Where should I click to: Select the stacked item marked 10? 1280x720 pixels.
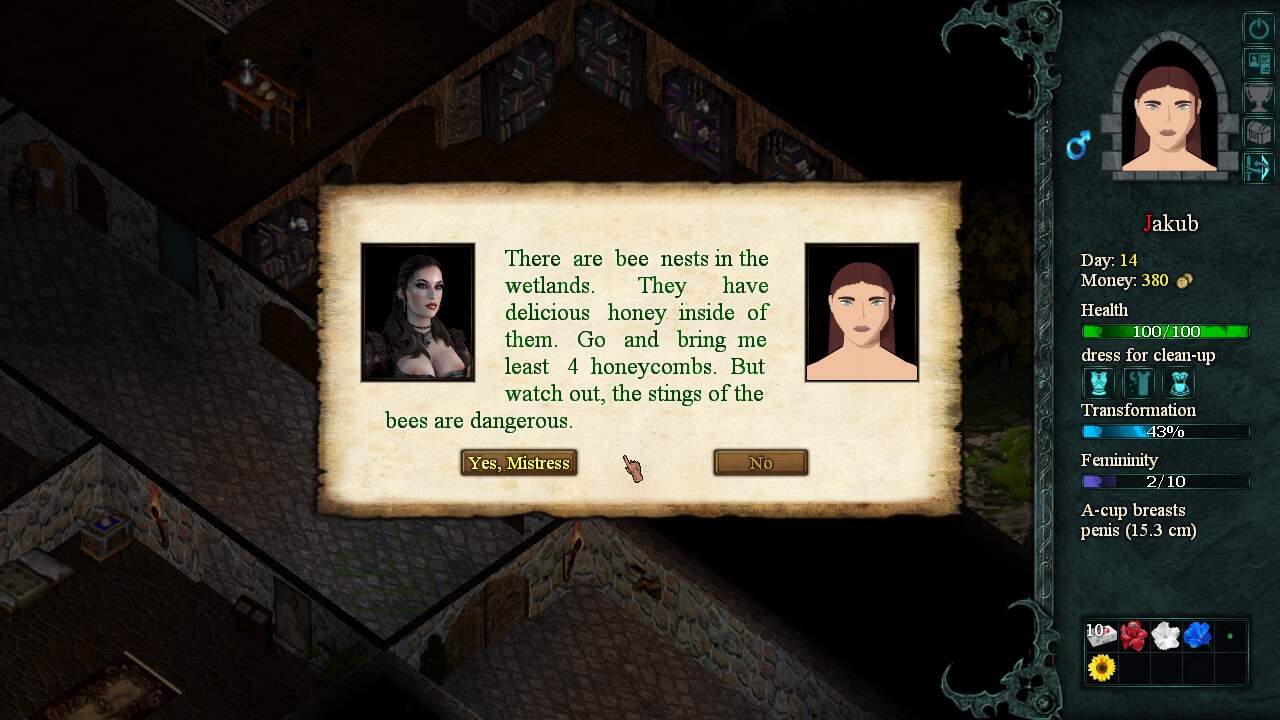point(1101,635)
